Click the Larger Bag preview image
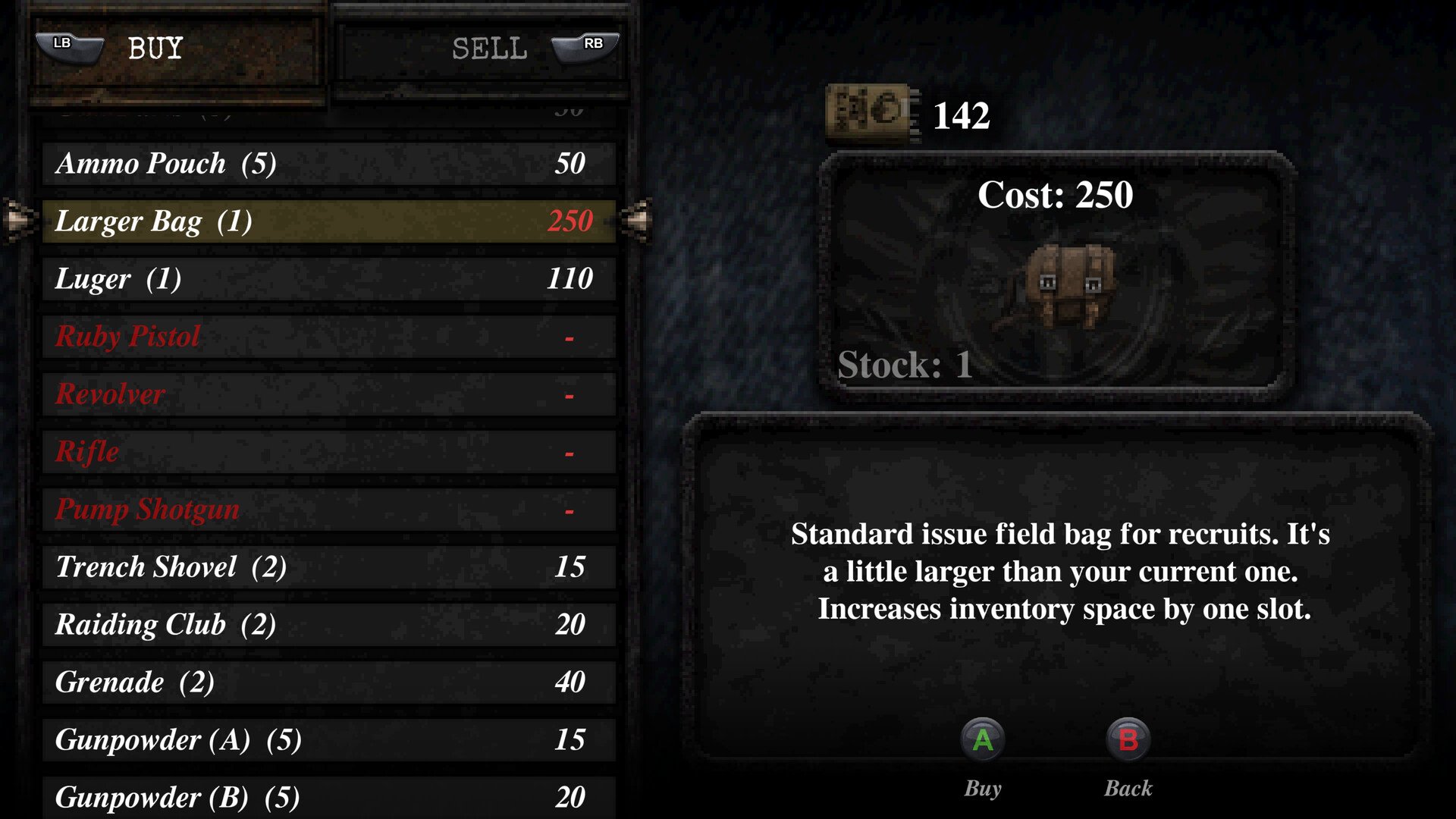 (1070, 286)
